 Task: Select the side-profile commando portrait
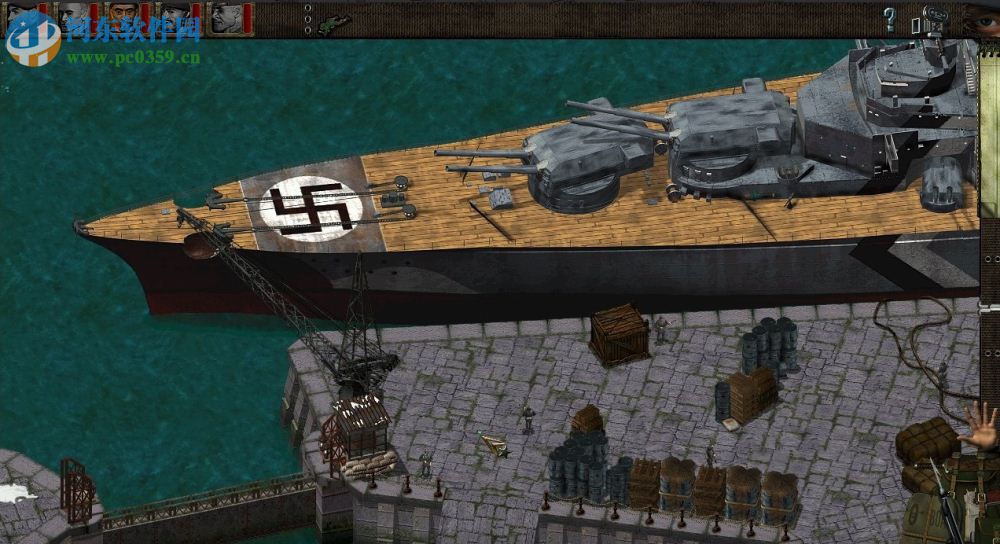227,17
